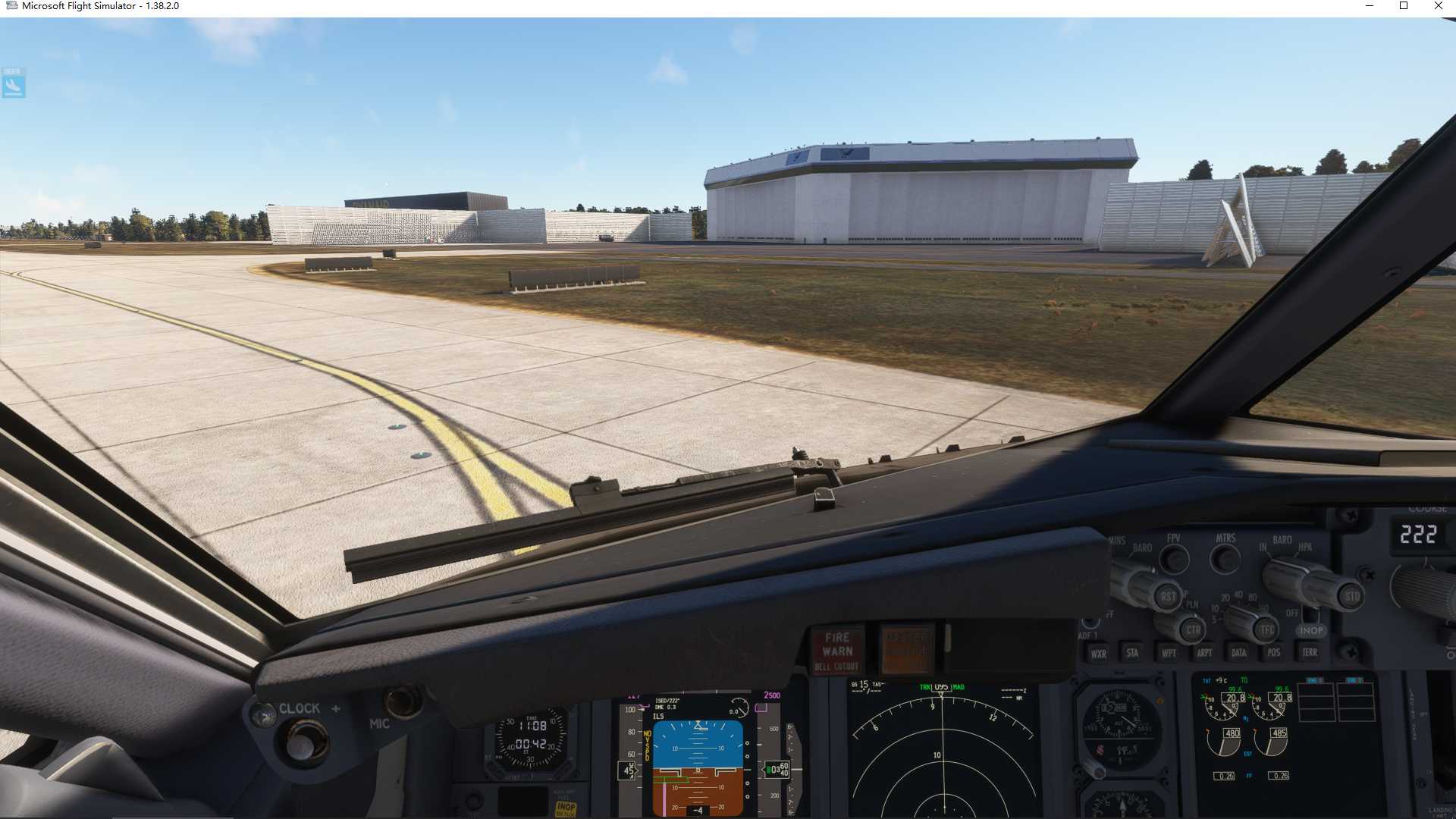
Task: Turn on the TERR terrain button
Action: [1310, 652]
